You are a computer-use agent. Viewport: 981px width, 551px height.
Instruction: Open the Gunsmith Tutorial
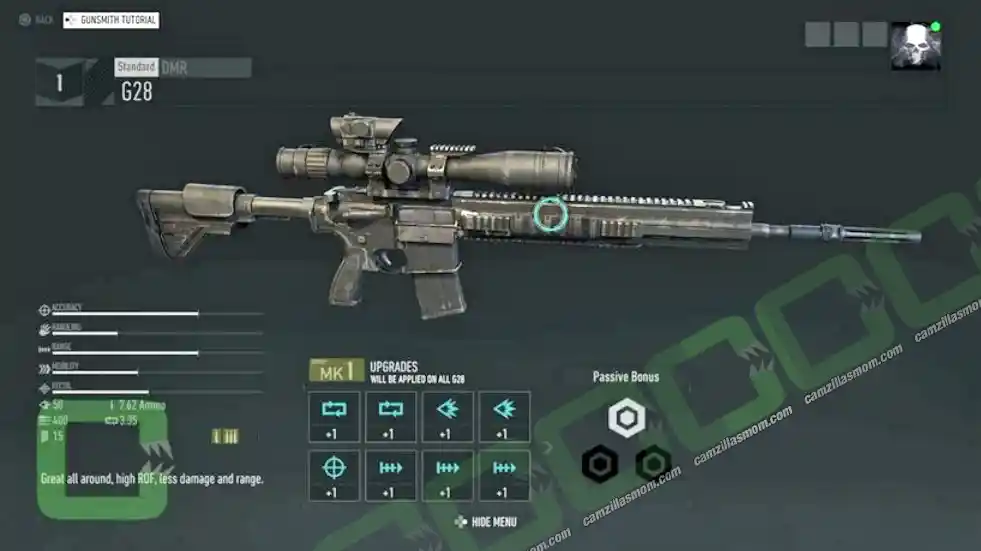(x=111, y=20)
